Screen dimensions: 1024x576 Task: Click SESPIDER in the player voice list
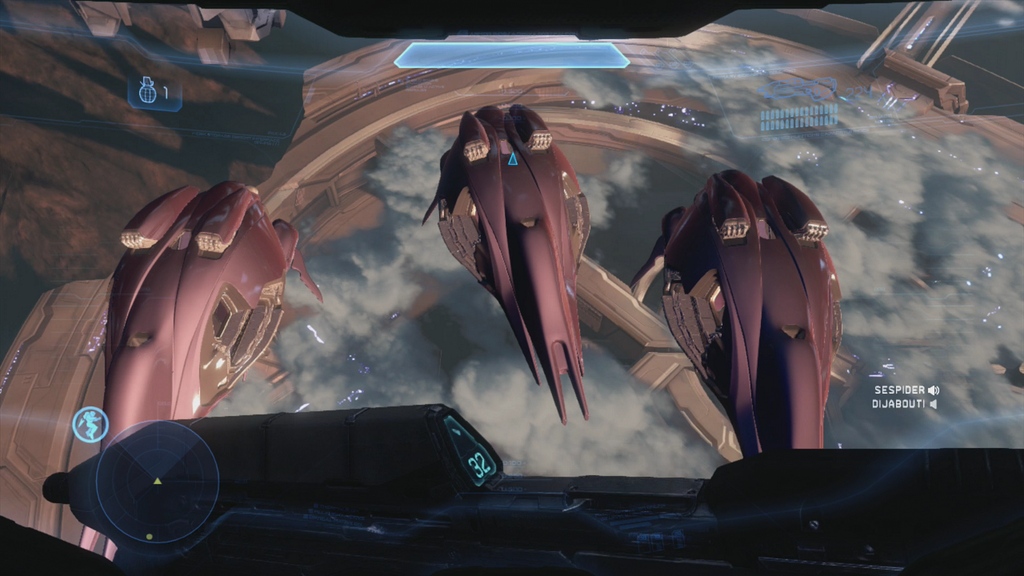tap(899, 390)
